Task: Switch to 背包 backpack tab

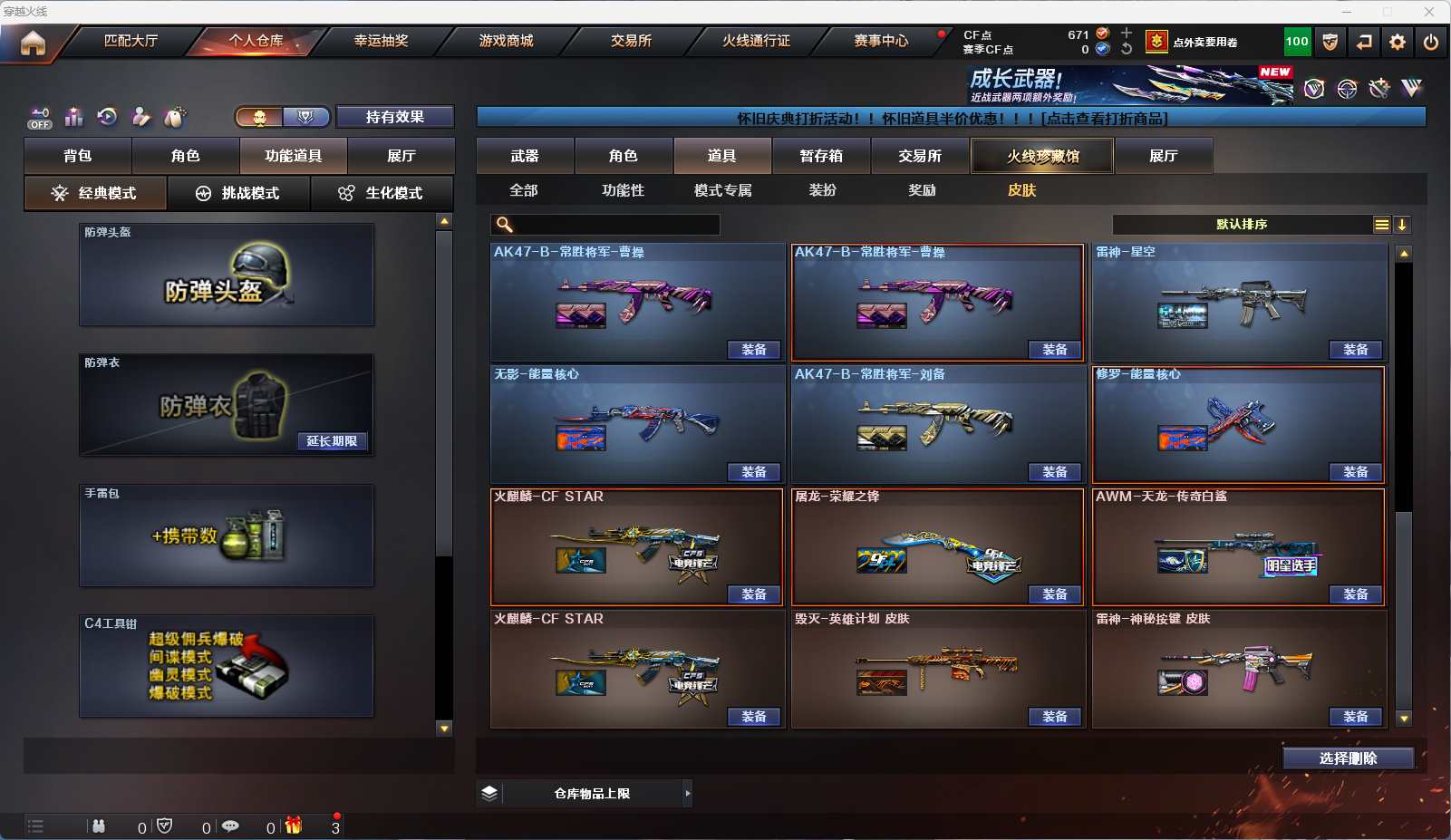Action: 78,156
